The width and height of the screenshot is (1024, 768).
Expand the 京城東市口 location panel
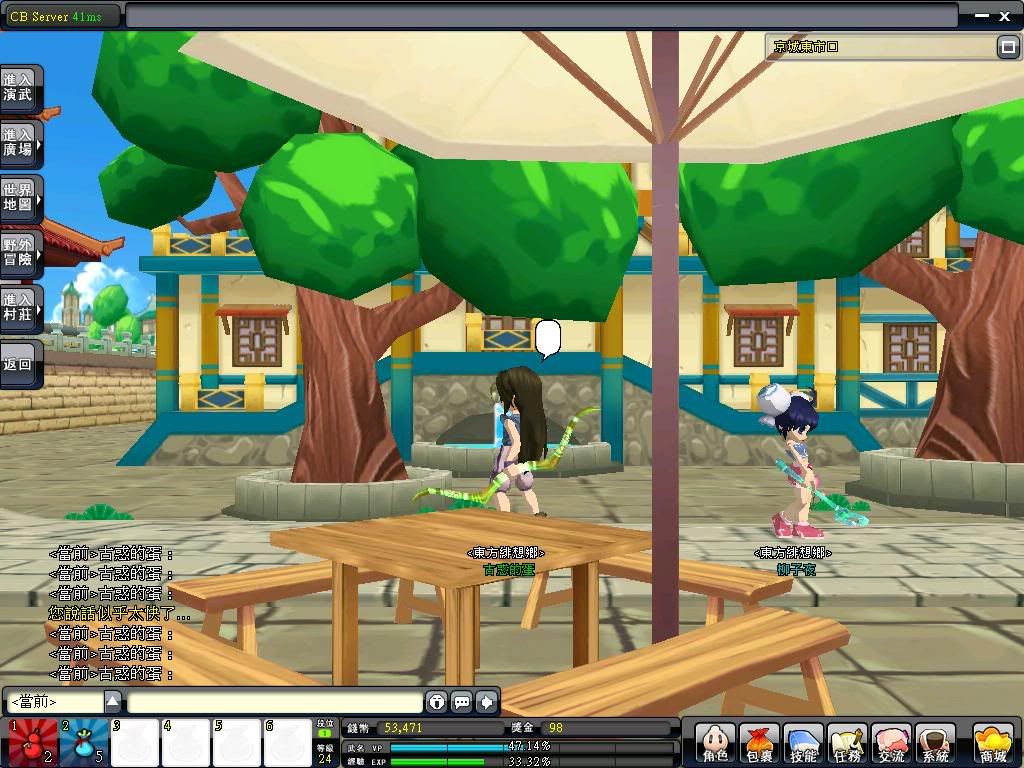click(1007, 46)
